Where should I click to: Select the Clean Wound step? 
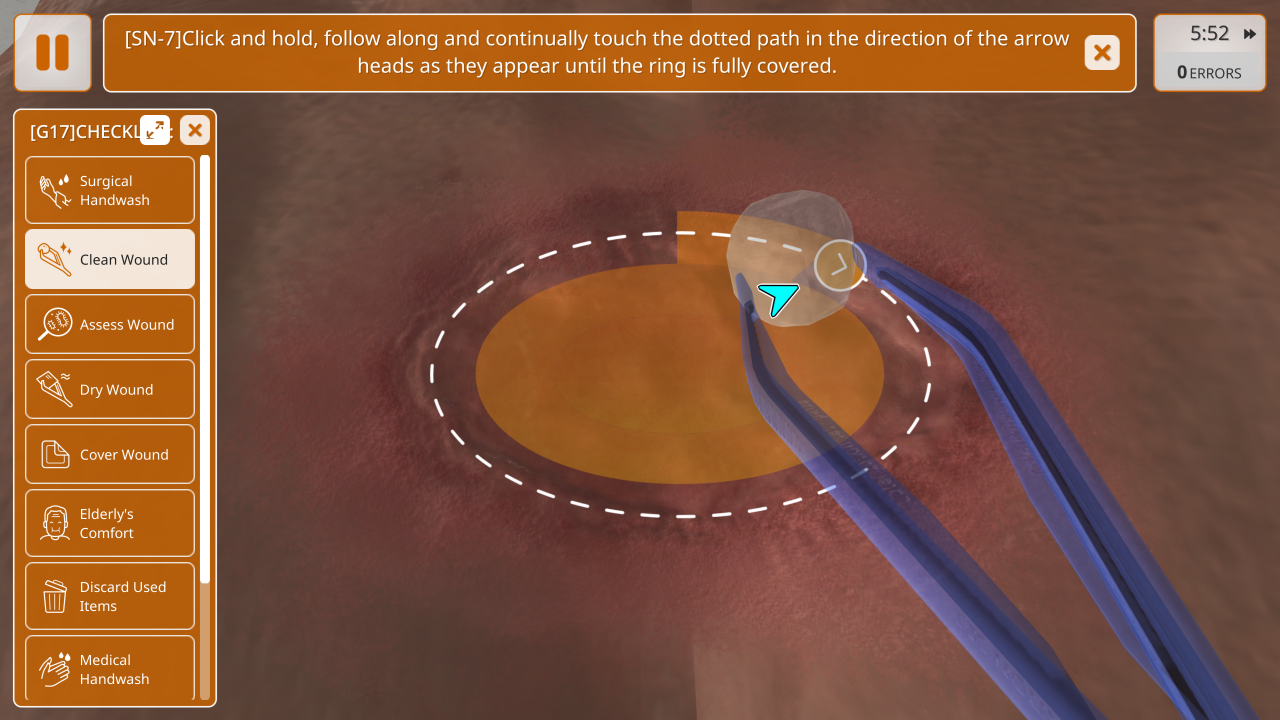point(110,259)
